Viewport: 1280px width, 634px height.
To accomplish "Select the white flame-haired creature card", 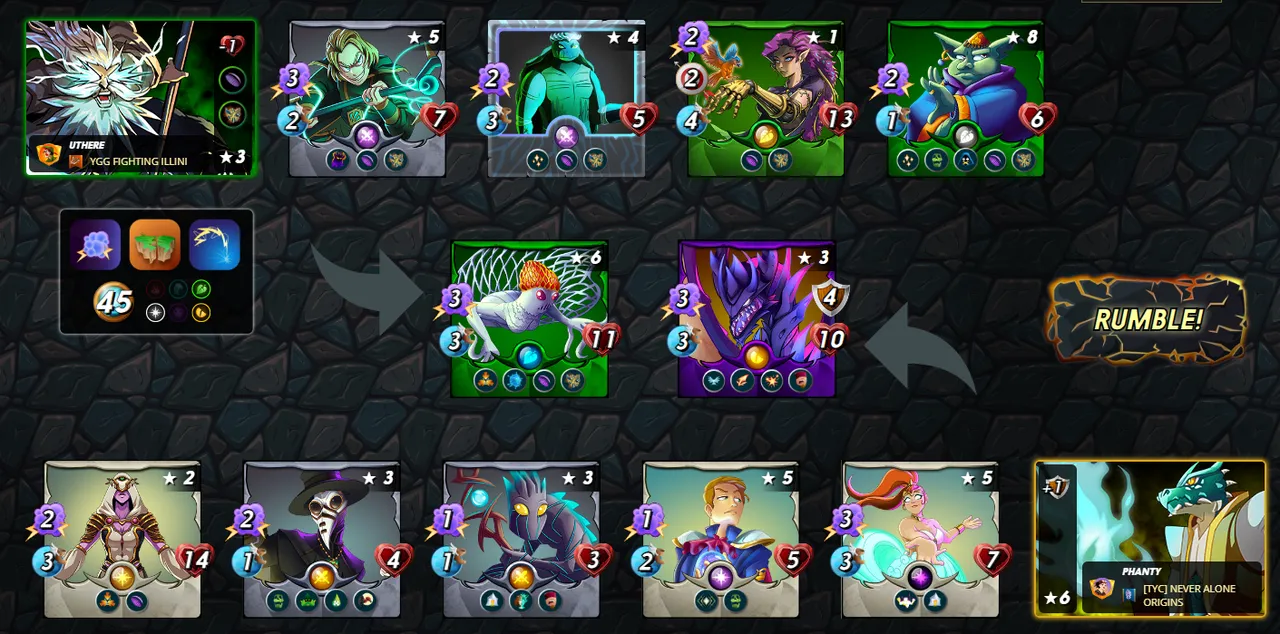I will [x=529, y=318].
